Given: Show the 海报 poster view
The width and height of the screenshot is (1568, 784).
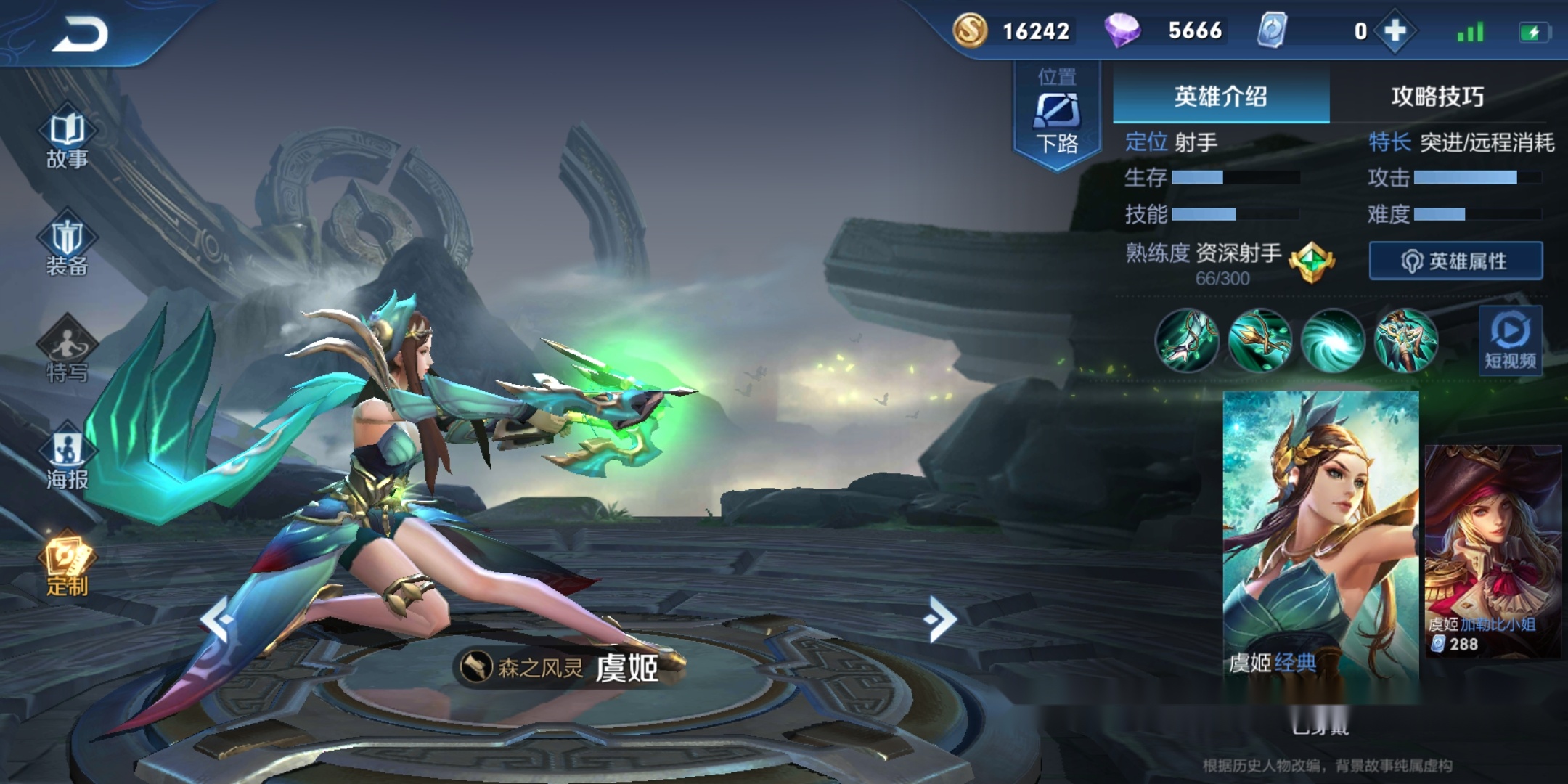Looking at the screenshot, I should [67, 457].
